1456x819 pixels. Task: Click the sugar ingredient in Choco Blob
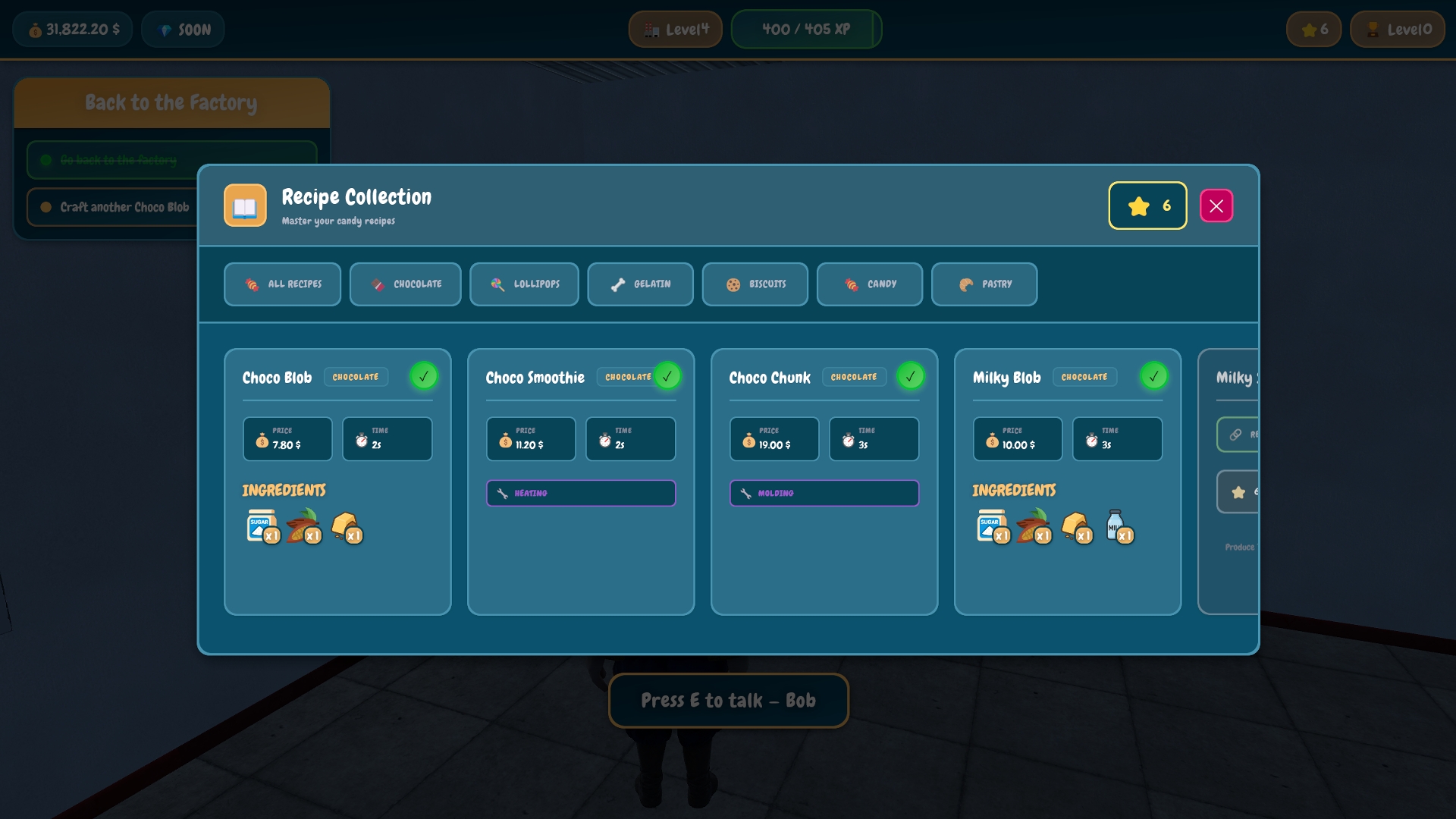pos(262,526)
